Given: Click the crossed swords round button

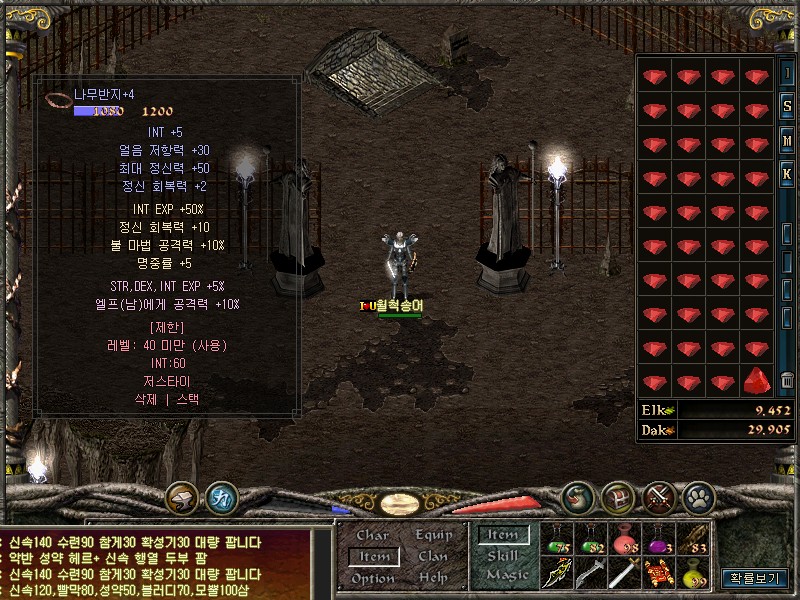Looking at the screenshot, I should (x=659, y=496).
